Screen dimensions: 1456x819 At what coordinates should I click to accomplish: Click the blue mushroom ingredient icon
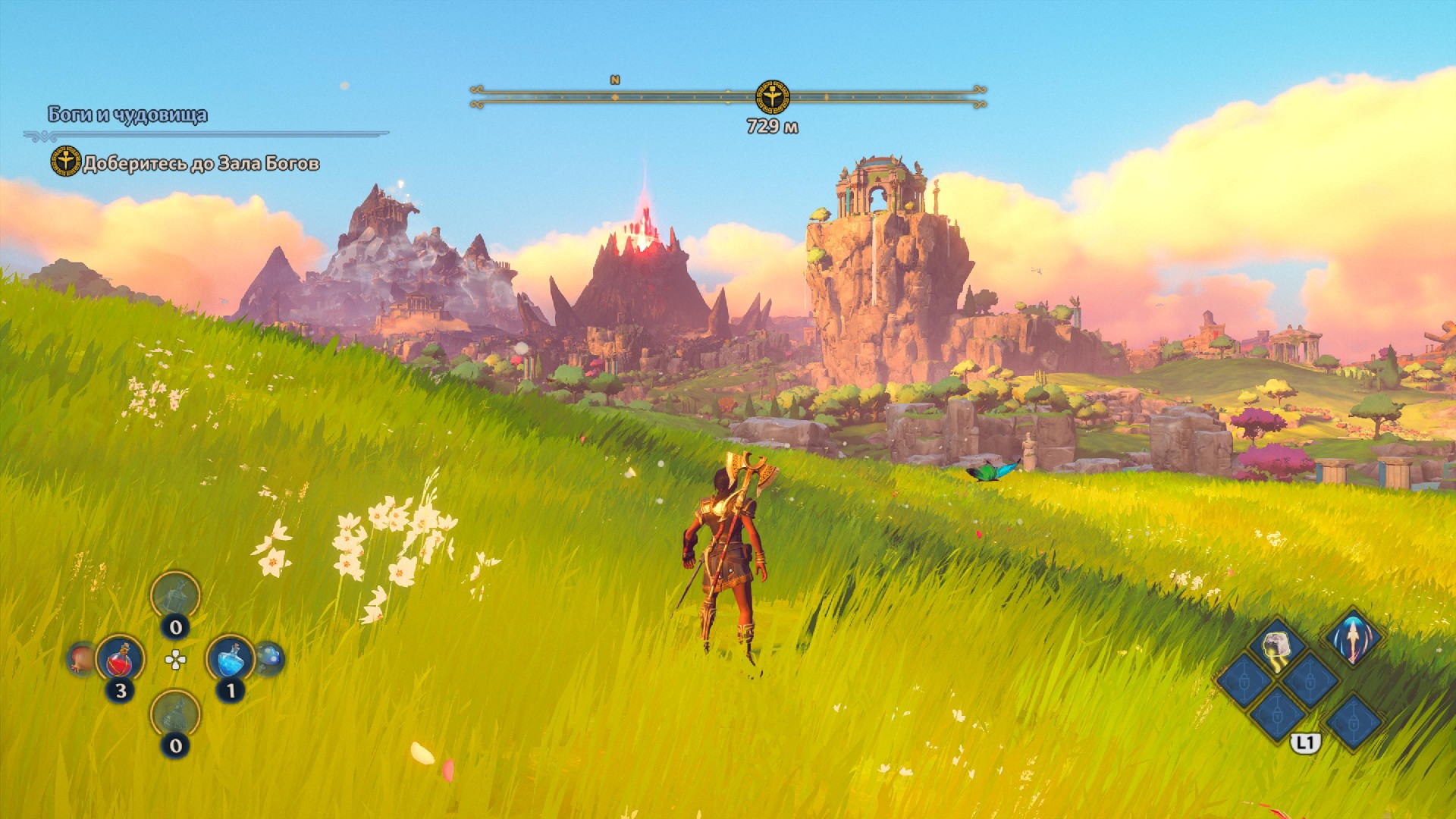pos(269,658)
